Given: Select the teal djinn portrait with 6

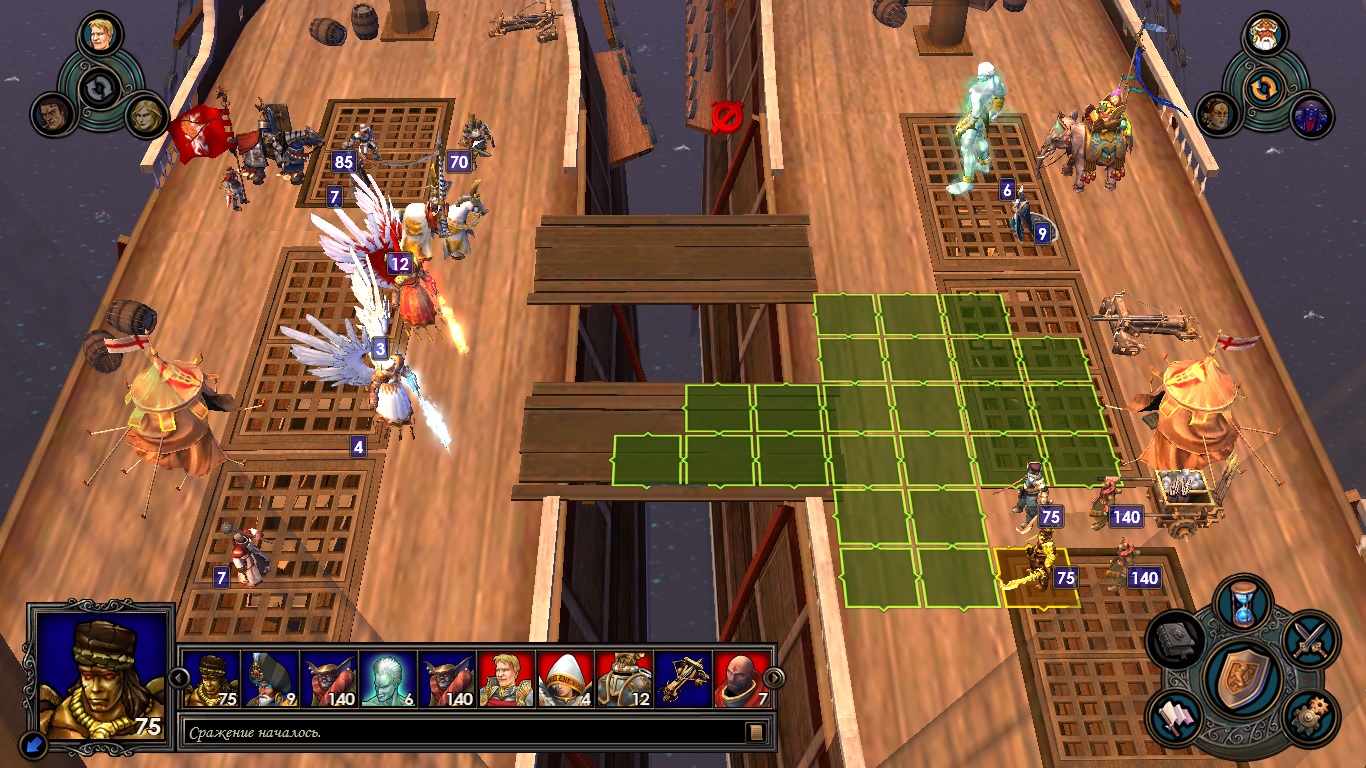Looking at the screenshot, I should point(388,679).
